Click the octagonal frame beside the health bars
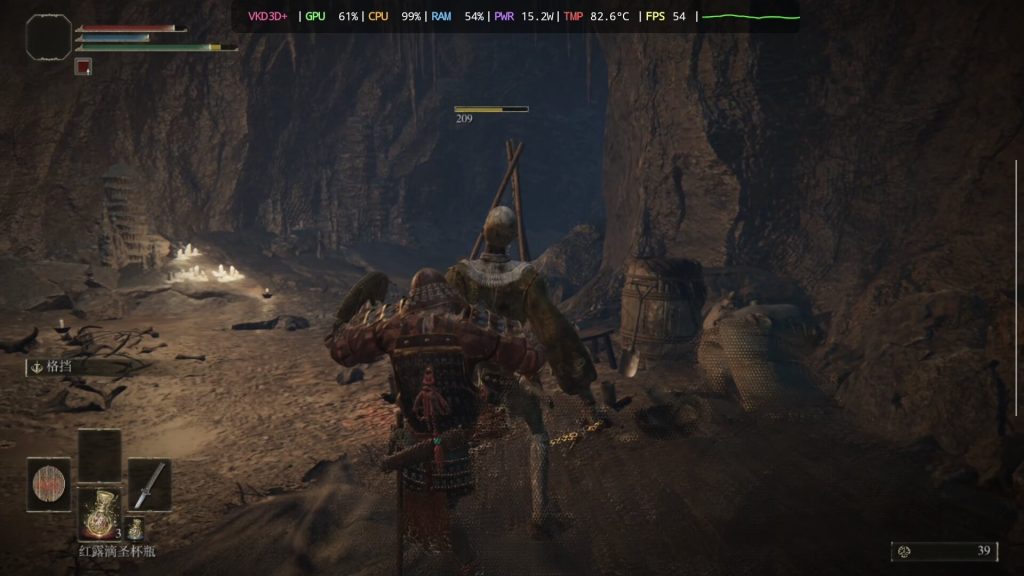Image resolution: width=1024 pixels, height=576 pixels. [x=47, y=36]
